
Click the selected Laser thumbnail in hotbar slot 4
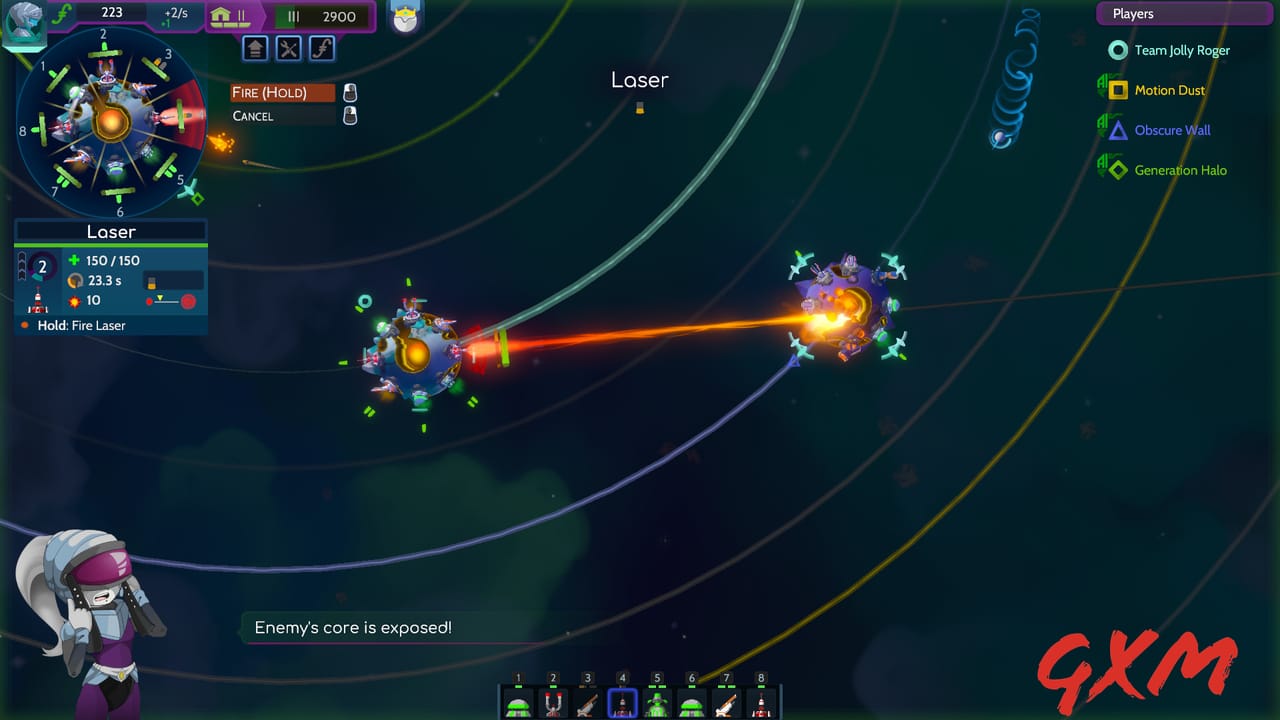point(621,701)
